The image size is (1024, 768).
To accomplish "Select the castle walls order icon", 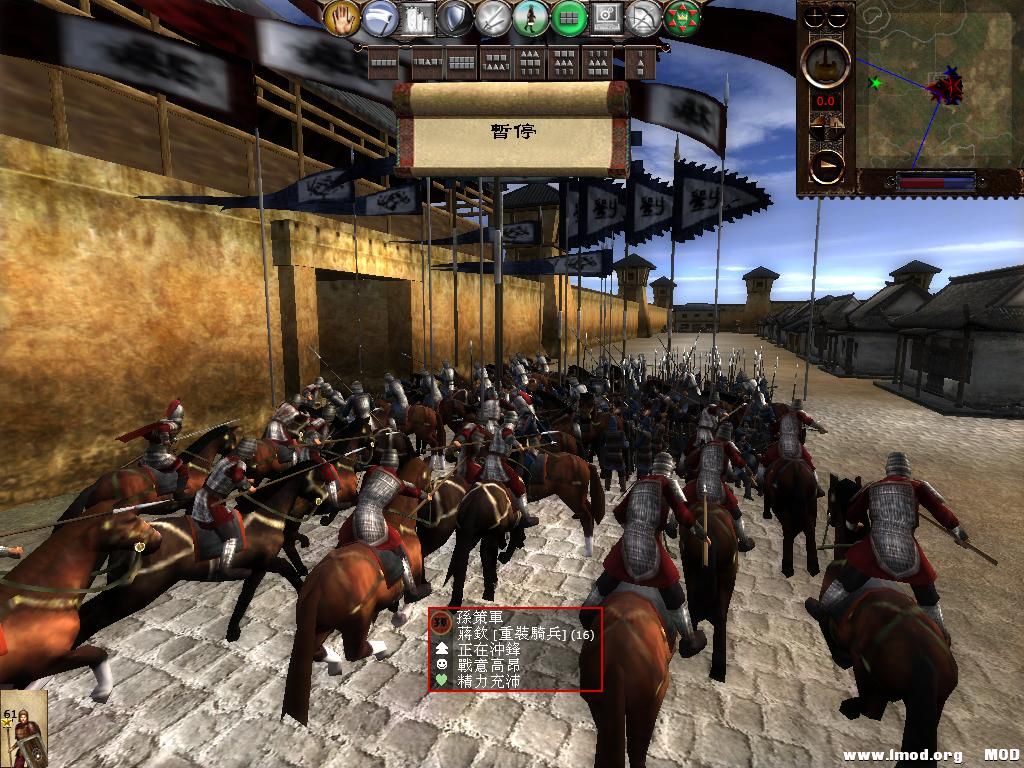I will (418, 18).
